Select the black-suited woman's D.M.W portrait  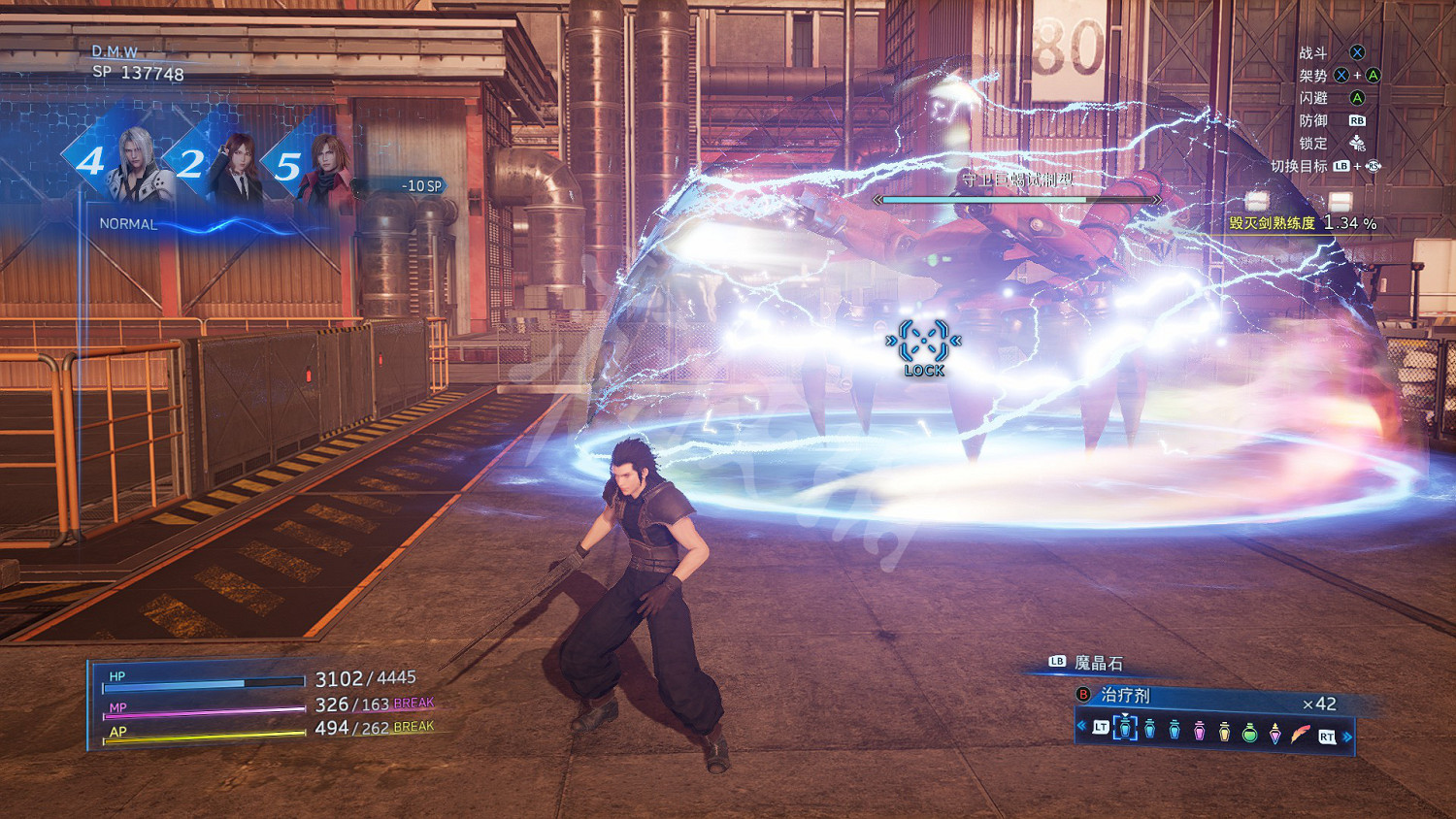click(x=236, y=165)
